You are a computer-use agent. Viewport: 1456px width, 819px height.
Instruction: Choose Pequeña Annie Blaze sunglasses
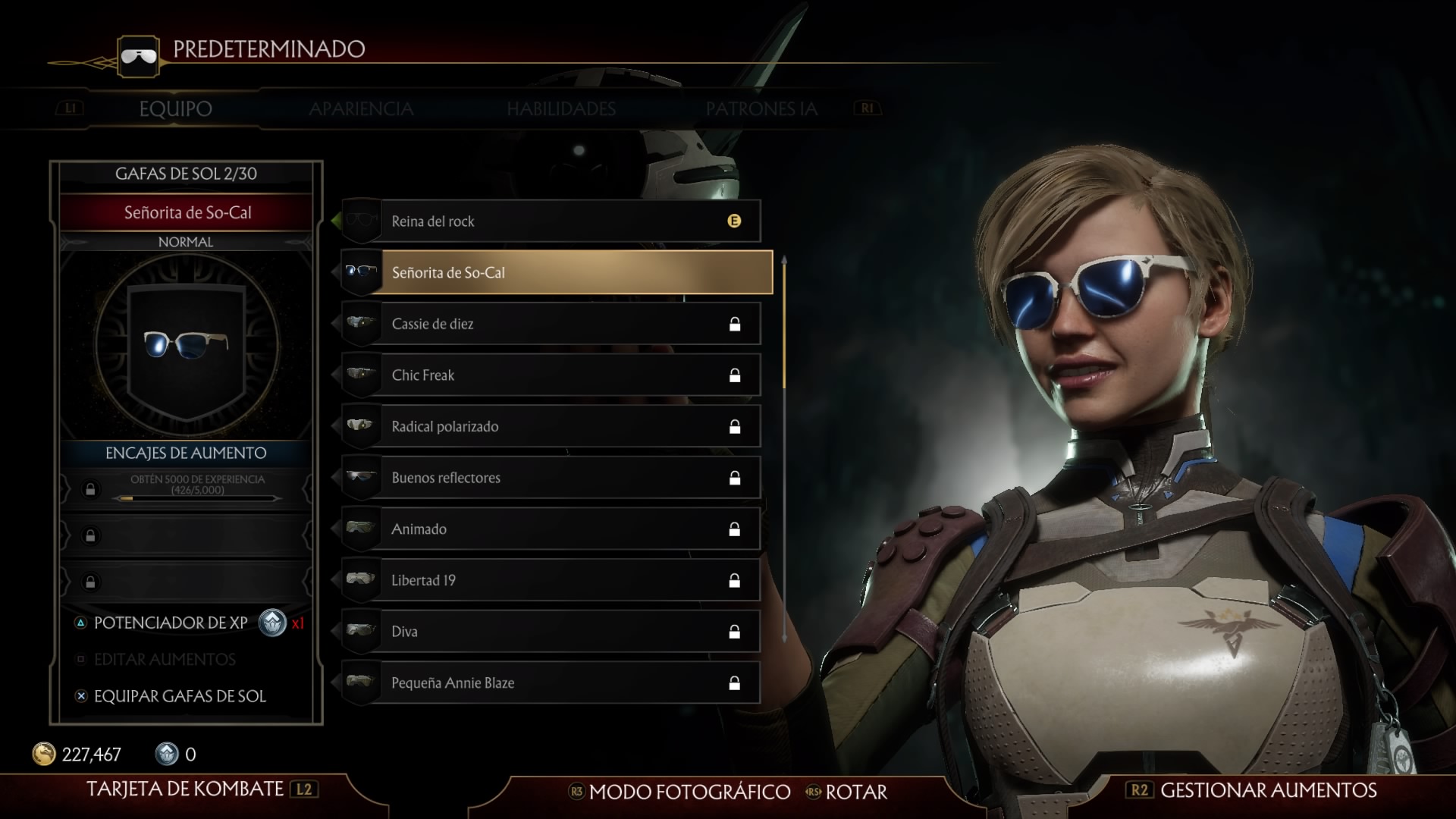[x=551, y=682]
